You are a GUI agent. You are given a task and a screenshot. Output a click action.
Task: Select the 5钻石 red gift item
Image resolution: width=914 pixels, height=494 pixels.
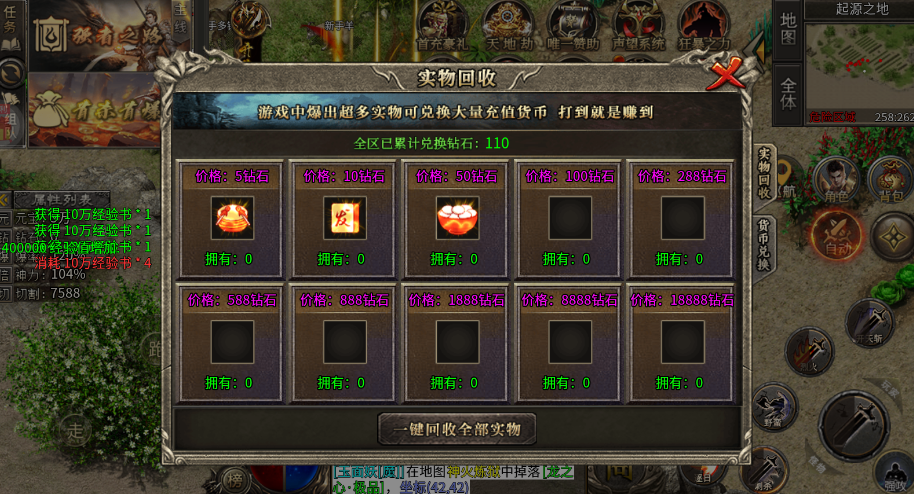(x=232, y=217)
